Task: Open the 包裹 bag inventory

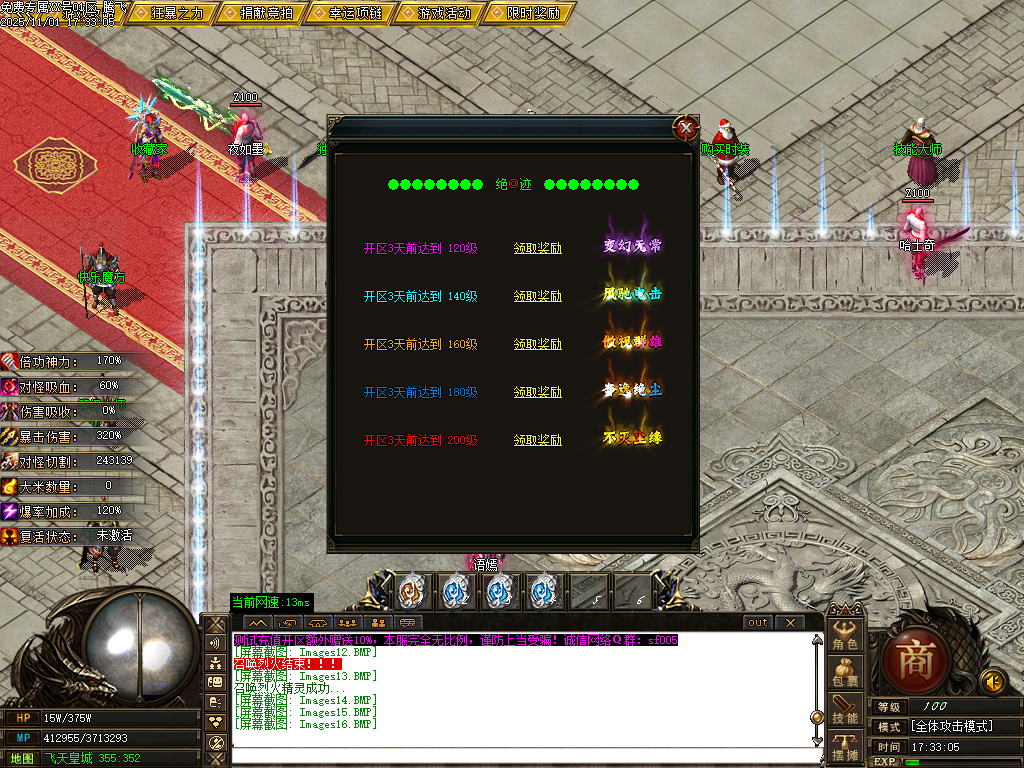Action: pos(845,674)
